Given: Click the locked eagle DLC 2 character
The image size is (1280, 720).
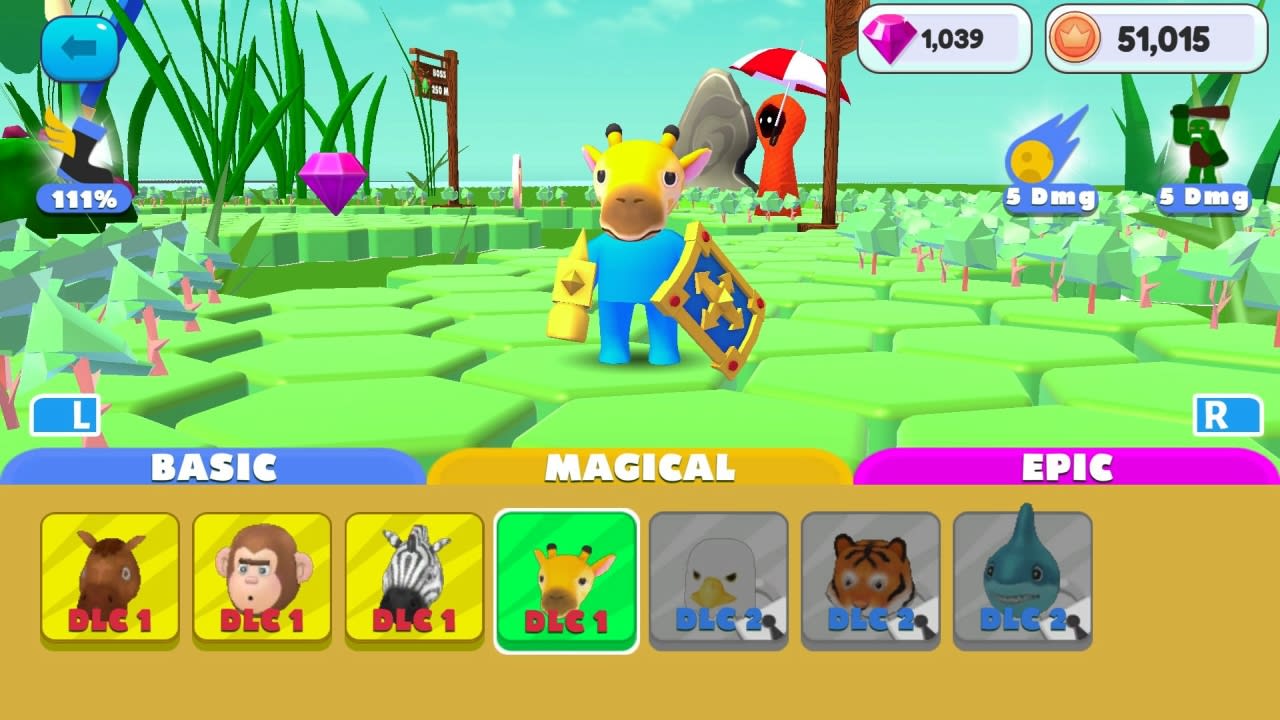Looking at the screenshot, I should tap(718, 577).
